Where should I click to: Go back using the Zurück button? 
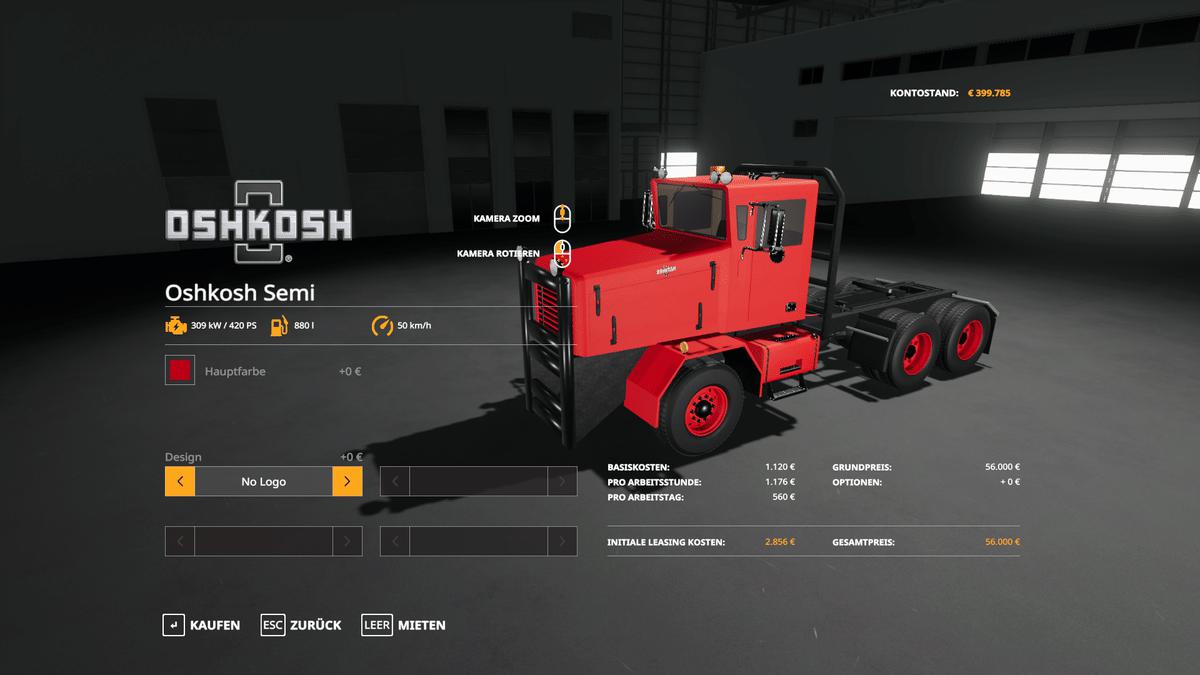pyautogui.click(x=301, y=625)
